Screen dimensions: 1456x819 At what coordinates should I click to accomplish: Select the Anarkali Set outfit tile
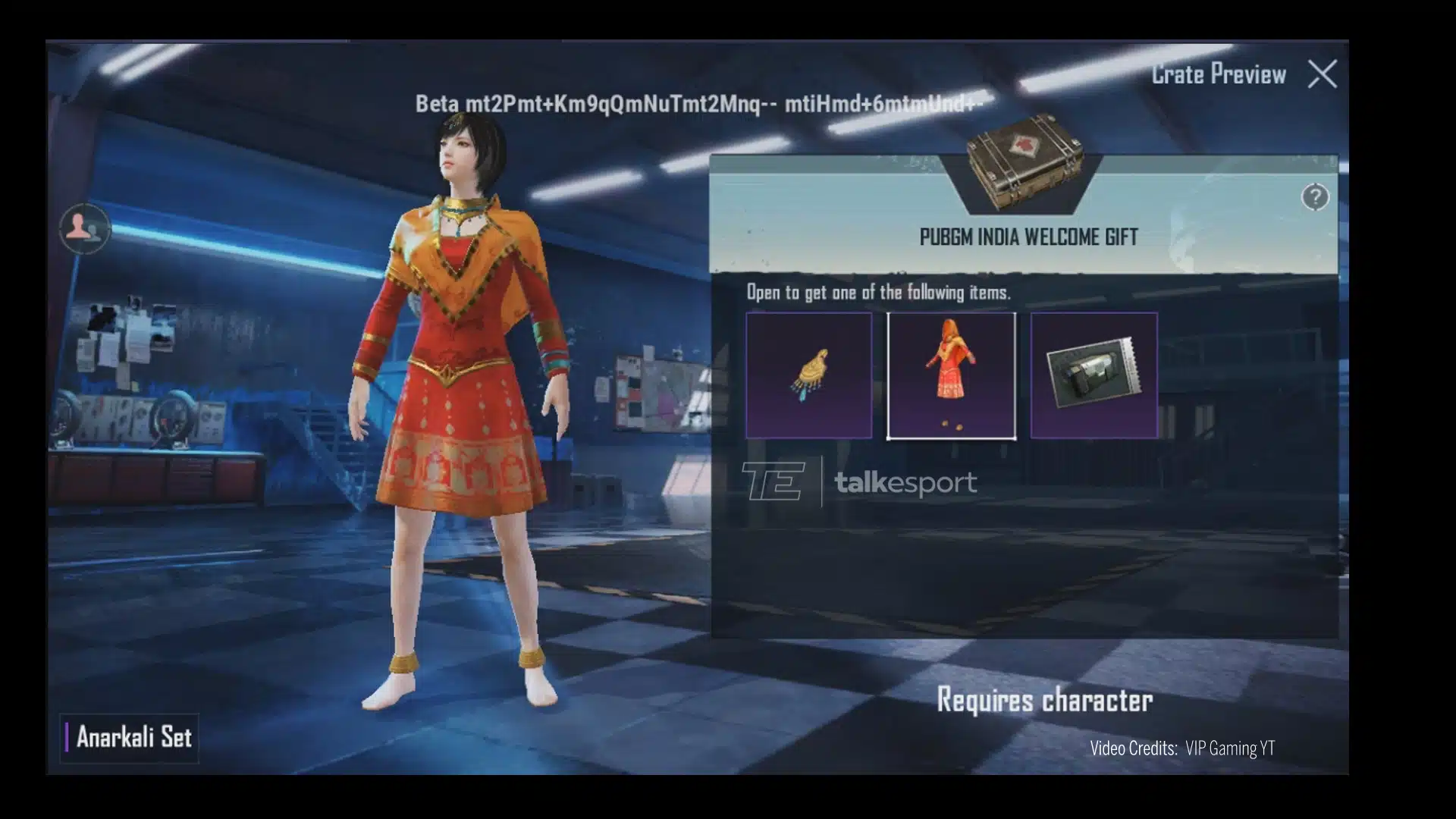tap(951, 375)
